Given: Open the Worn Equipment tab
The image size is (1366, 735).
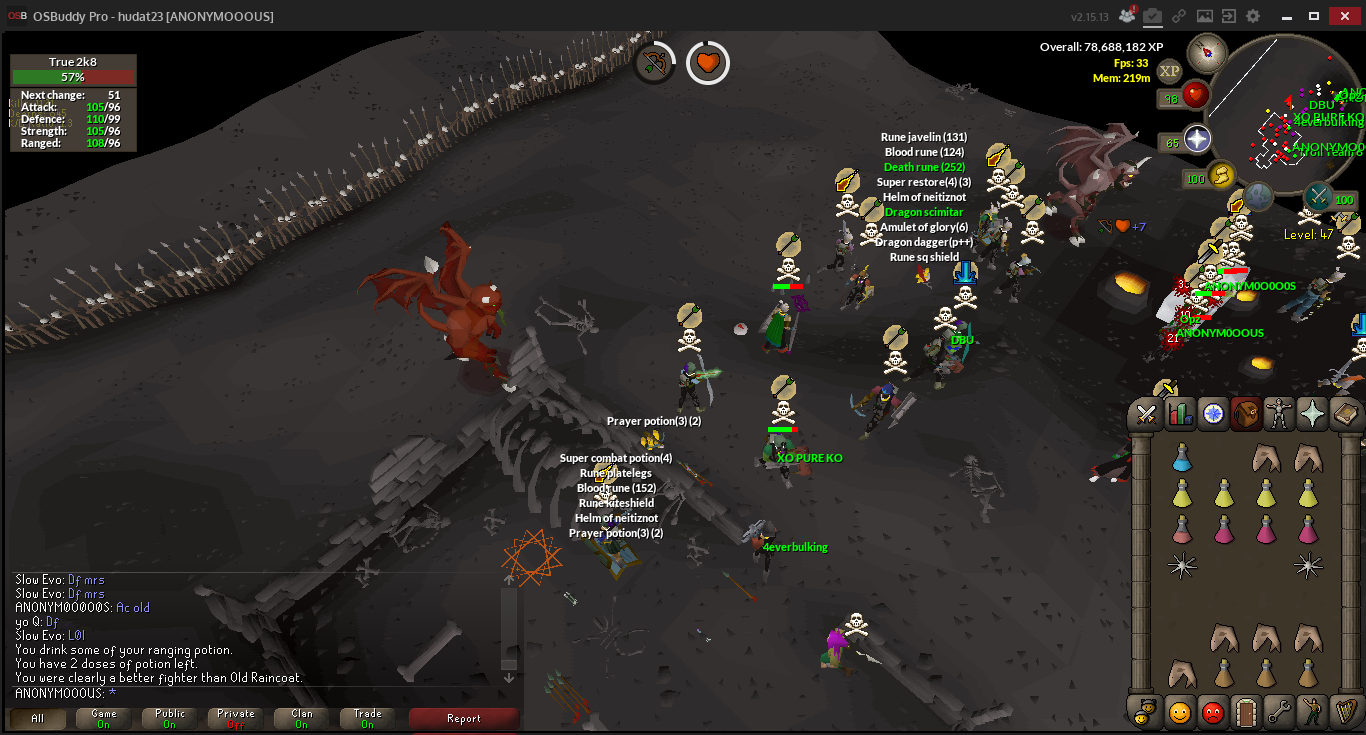Looking at the screenshot, I should (1281, 413).
